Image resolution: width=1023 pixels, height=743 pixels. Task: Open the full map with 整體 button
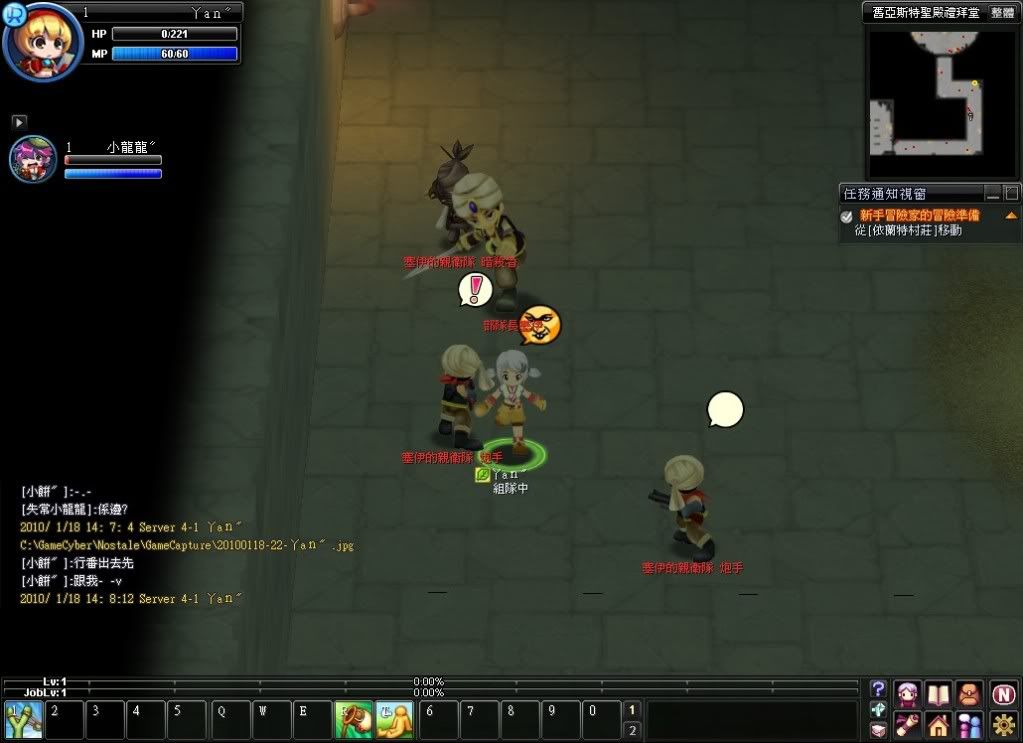(1002, 12)
